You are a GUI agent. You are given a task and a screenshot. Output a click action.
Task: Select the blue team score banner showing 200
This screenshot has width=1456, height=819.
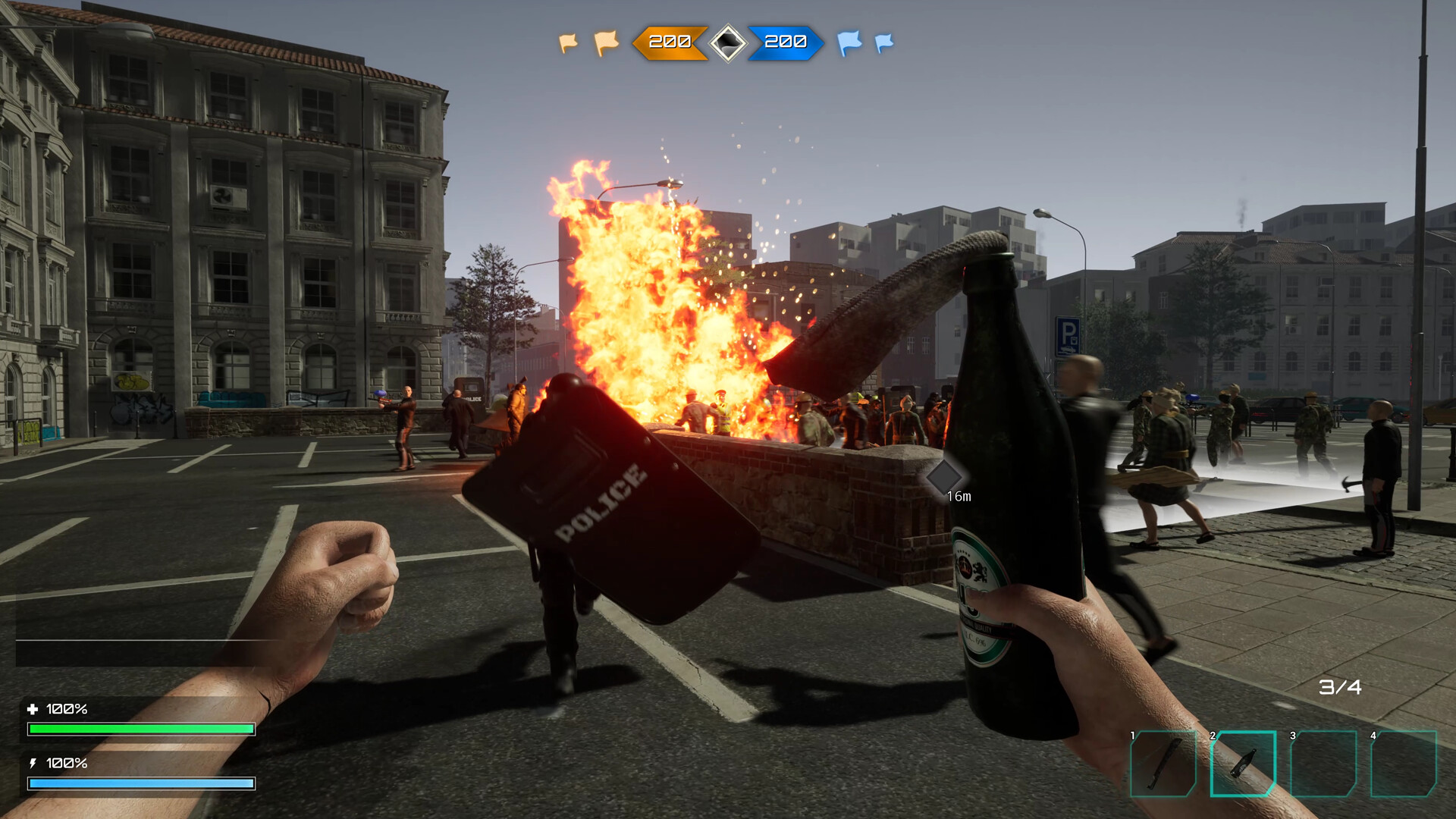point(786,44)
